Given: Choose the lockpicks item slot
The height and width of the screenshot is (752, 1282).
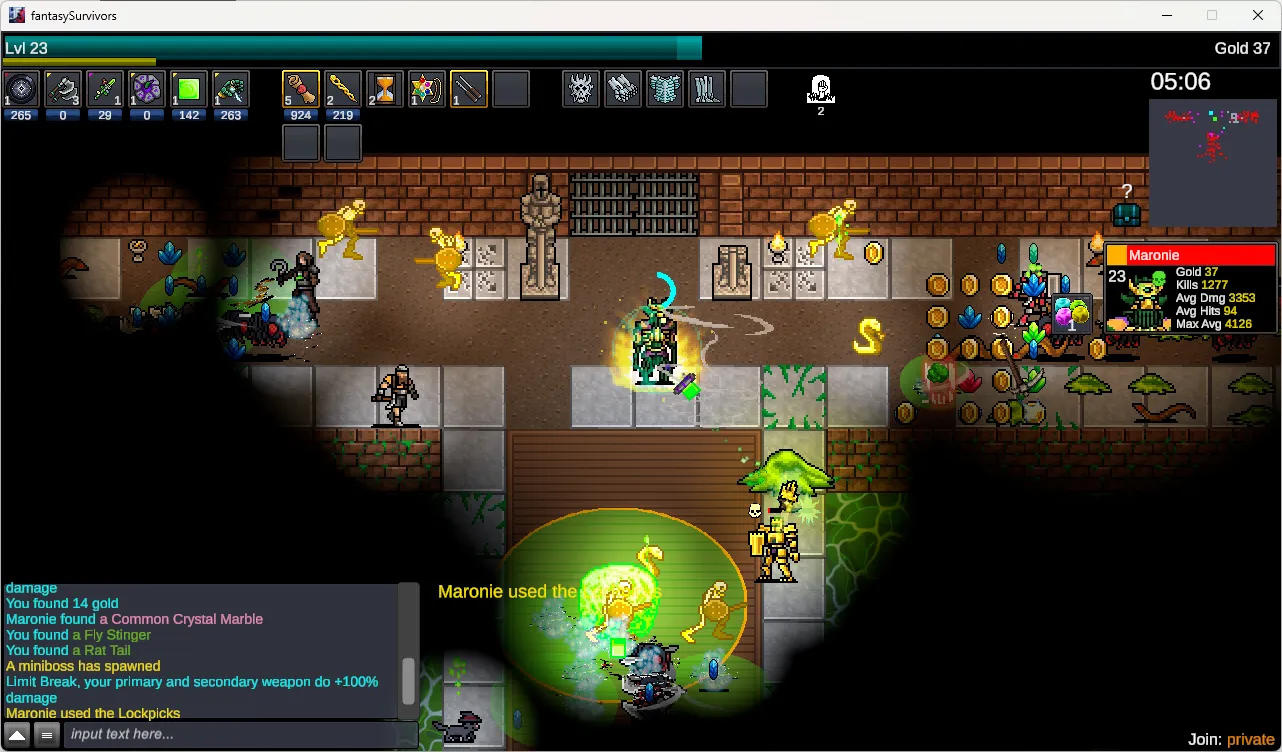Looking at the screenshot, I should [x=468, y=89].
